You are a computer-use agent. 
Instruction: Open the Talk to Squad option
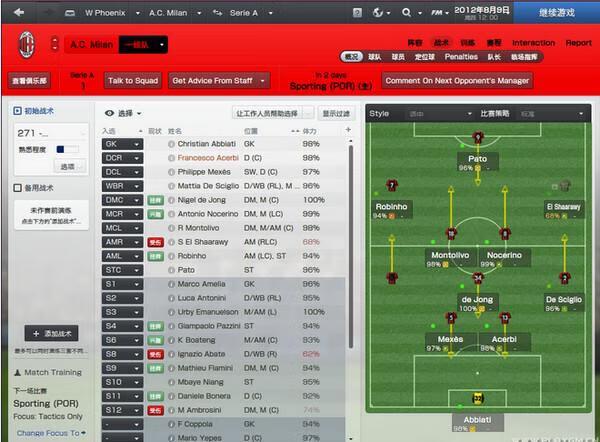click(132, 80)
